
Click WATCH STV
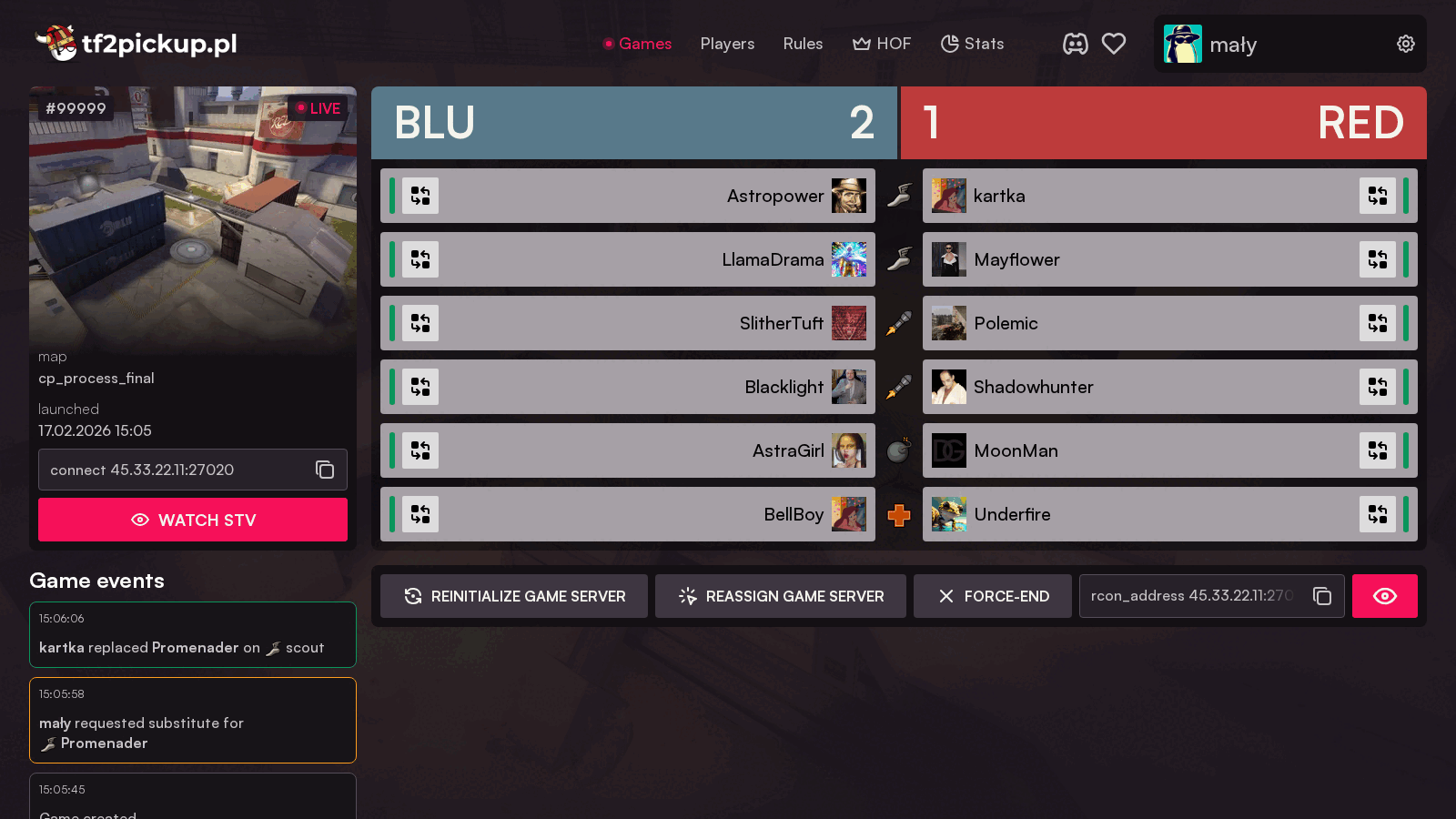[192, 520]
